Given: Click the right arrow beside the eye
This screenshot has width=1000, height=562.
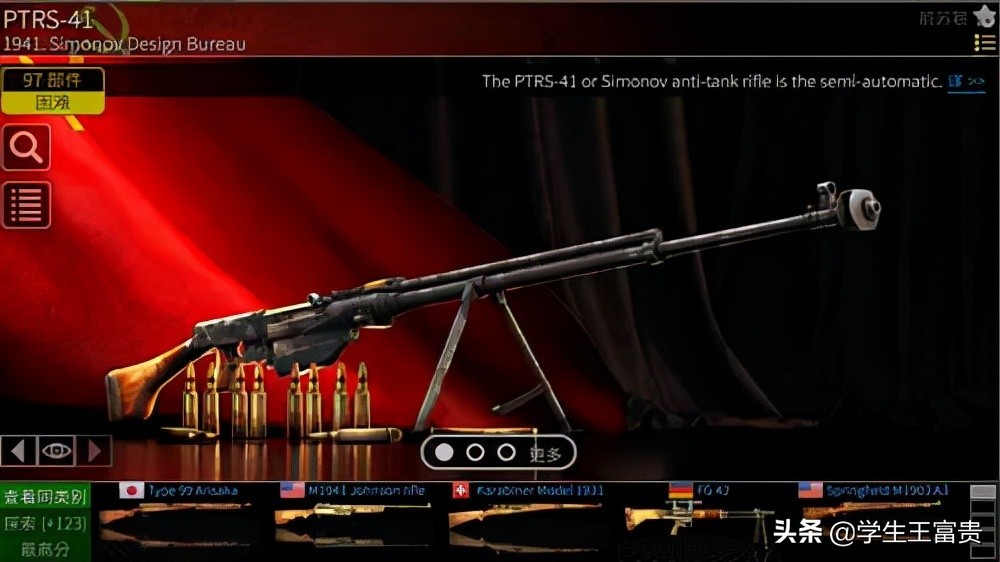Looking at the screenshot, I should pos(95,451).
